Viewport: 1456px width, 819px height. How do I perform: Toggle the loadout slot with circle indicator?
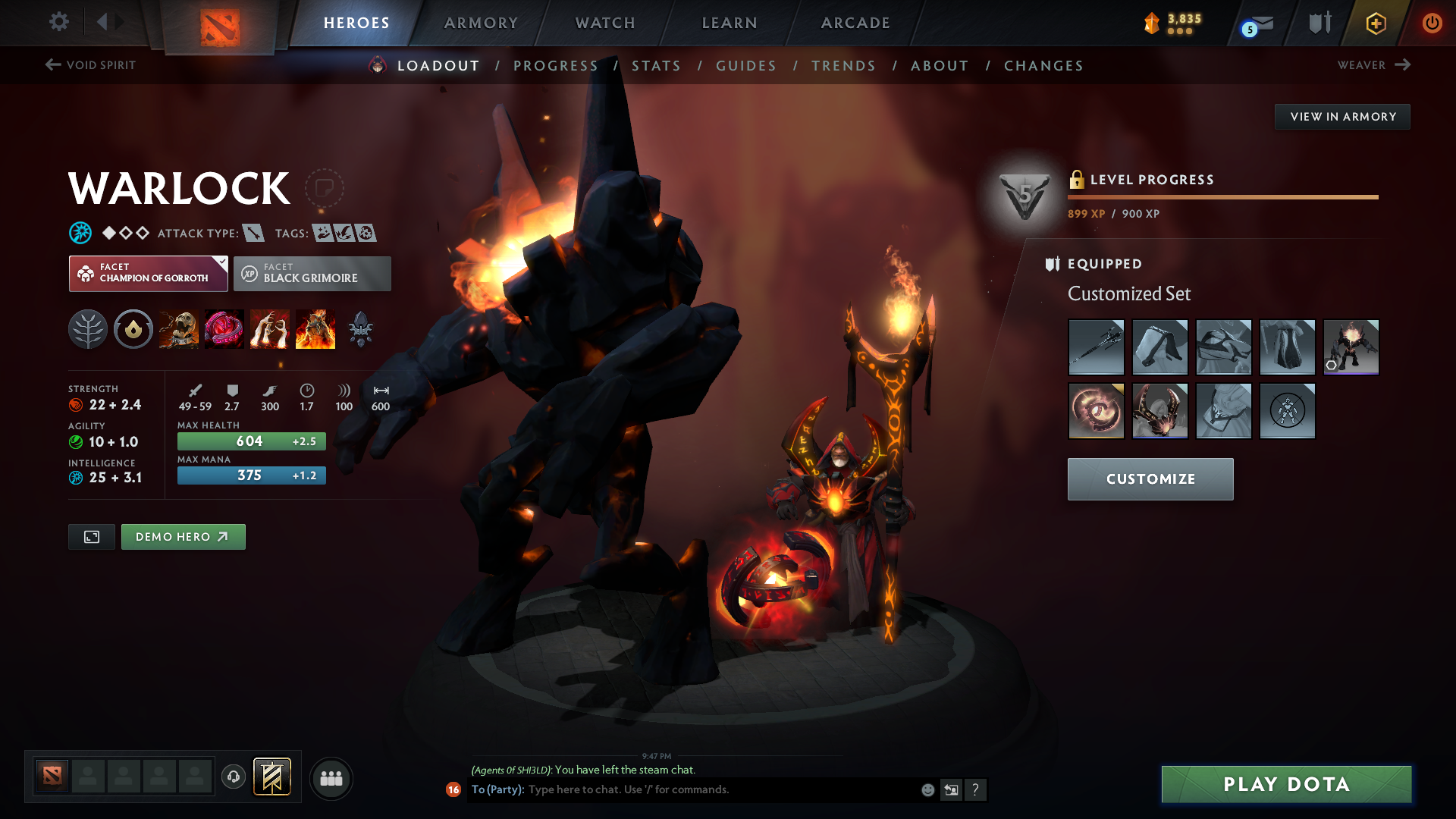click(1351, 347)
